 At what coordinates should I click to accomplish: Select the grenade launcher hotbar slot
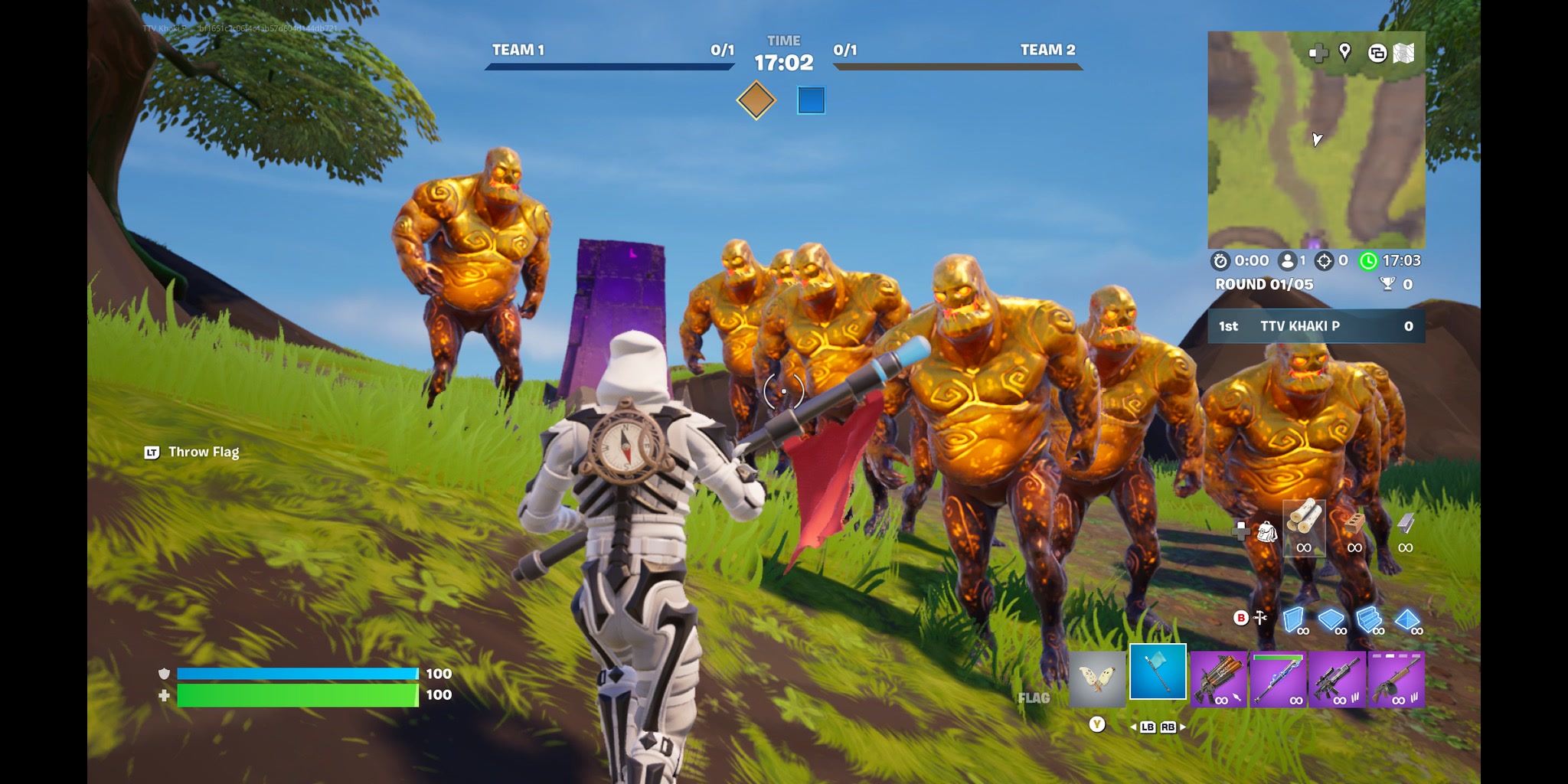click(1219, 678)
